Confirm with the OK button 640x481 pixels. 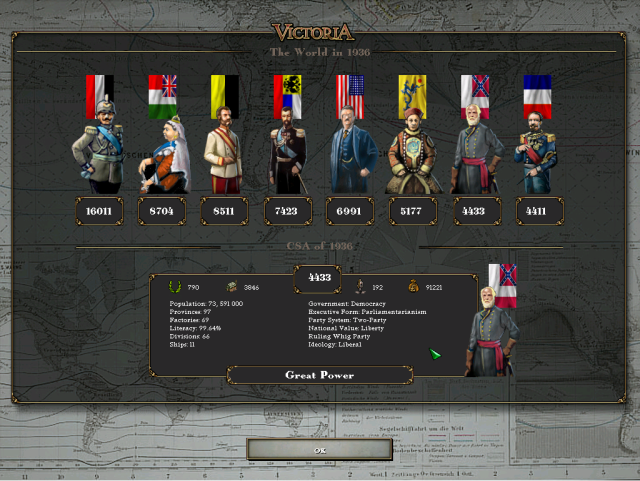pyautogui.click(x=320, y=450)
